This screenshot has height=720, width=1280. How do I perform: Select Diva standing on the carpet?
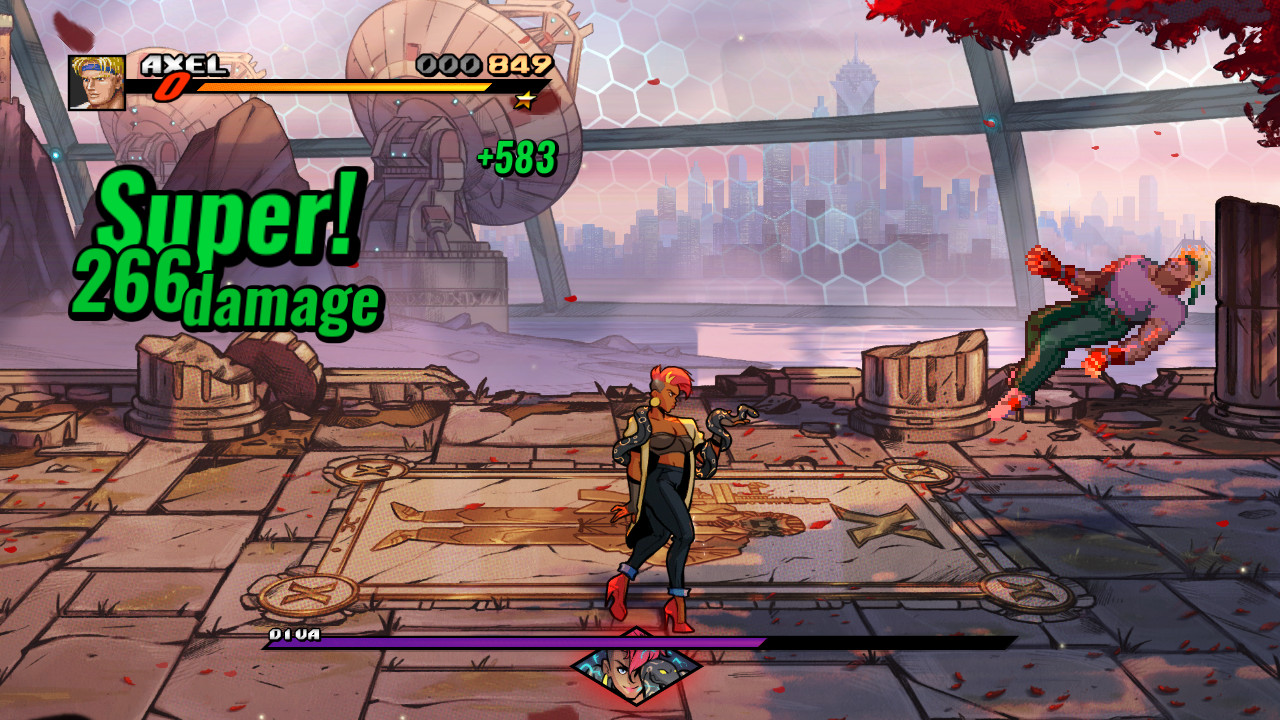click(665, 490)
